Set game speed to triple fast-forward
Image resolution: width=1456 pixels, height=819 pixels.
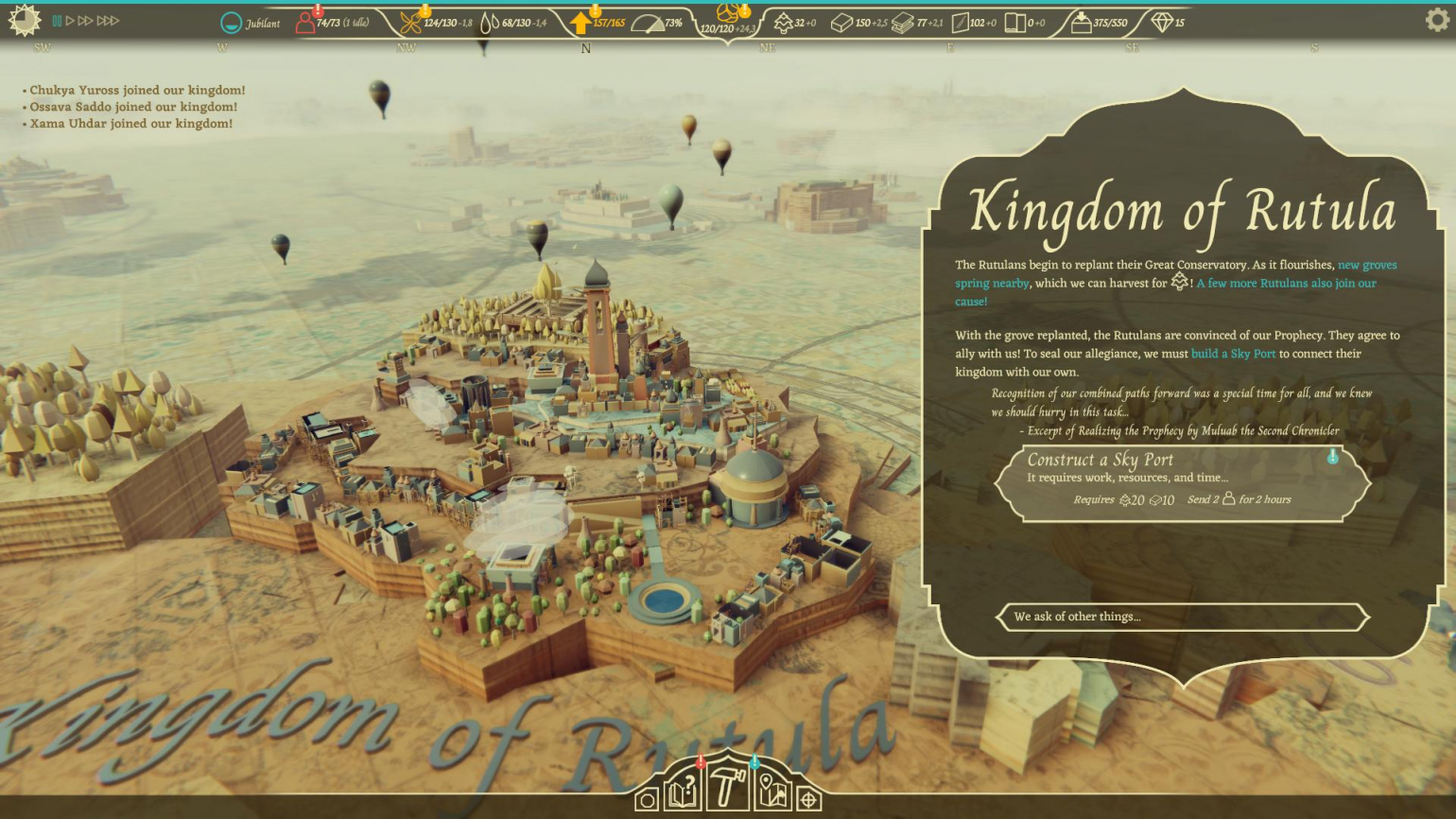108,21
